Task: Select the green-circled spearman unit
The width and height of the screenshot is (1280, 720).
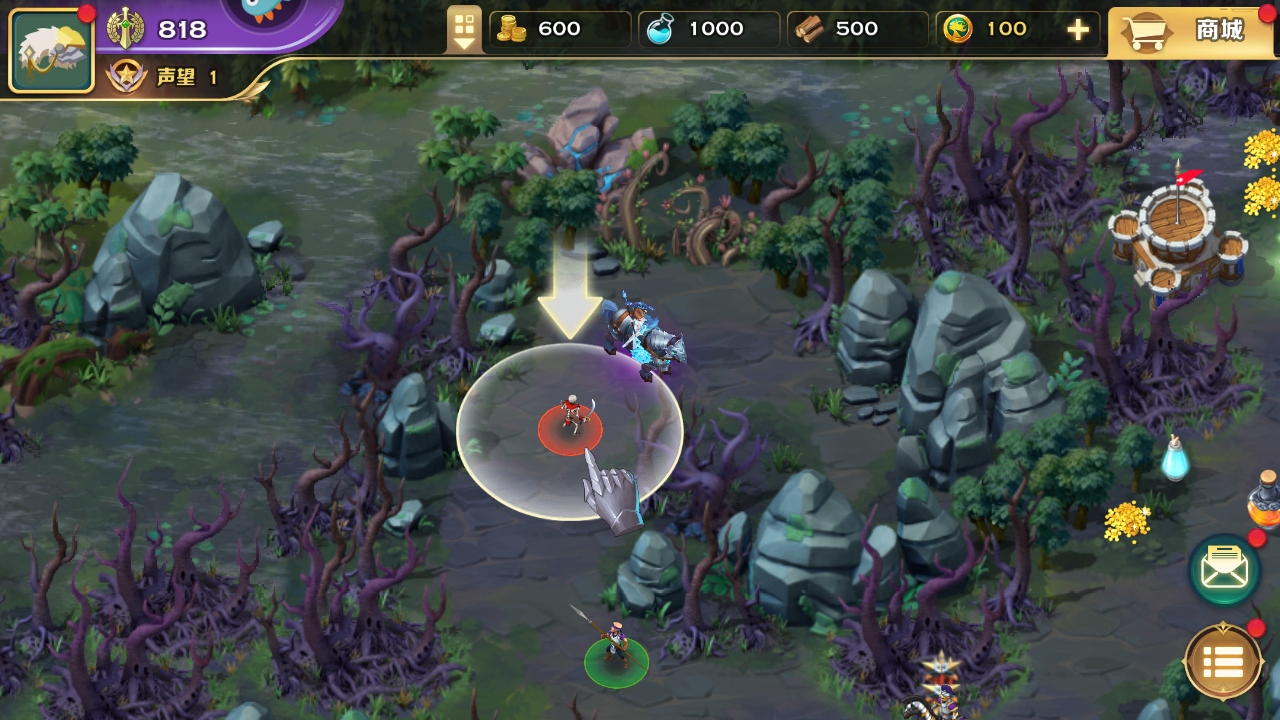Action: point(616,651)
